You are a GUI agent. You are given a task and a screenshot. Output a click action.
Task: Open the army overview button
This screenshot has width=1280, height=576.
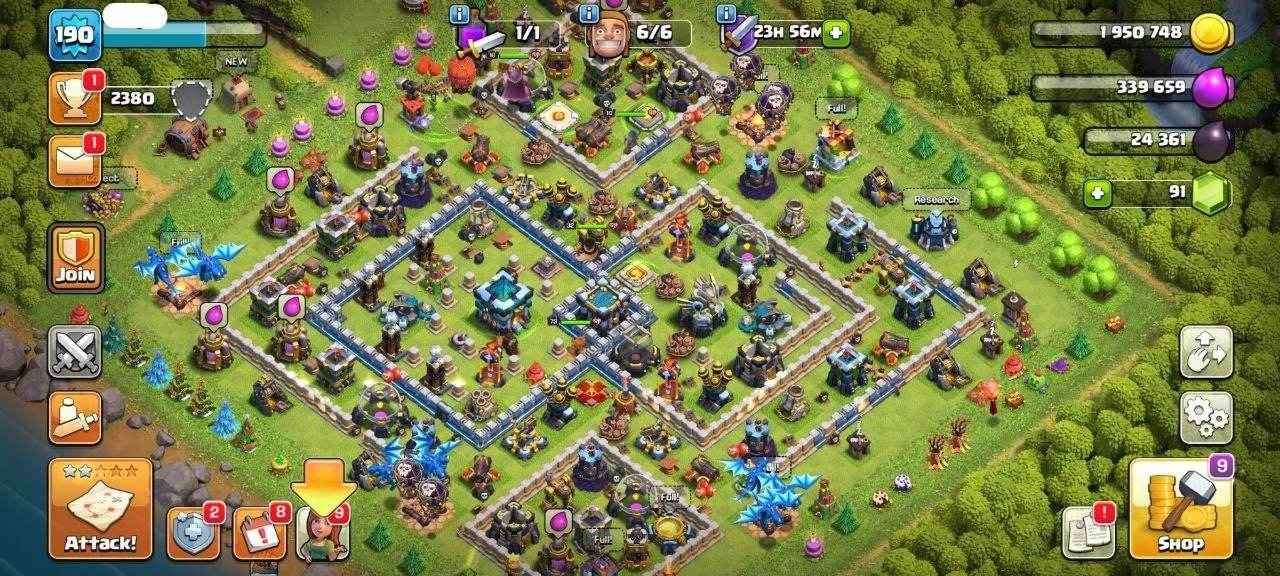click(x=75, y=417)
